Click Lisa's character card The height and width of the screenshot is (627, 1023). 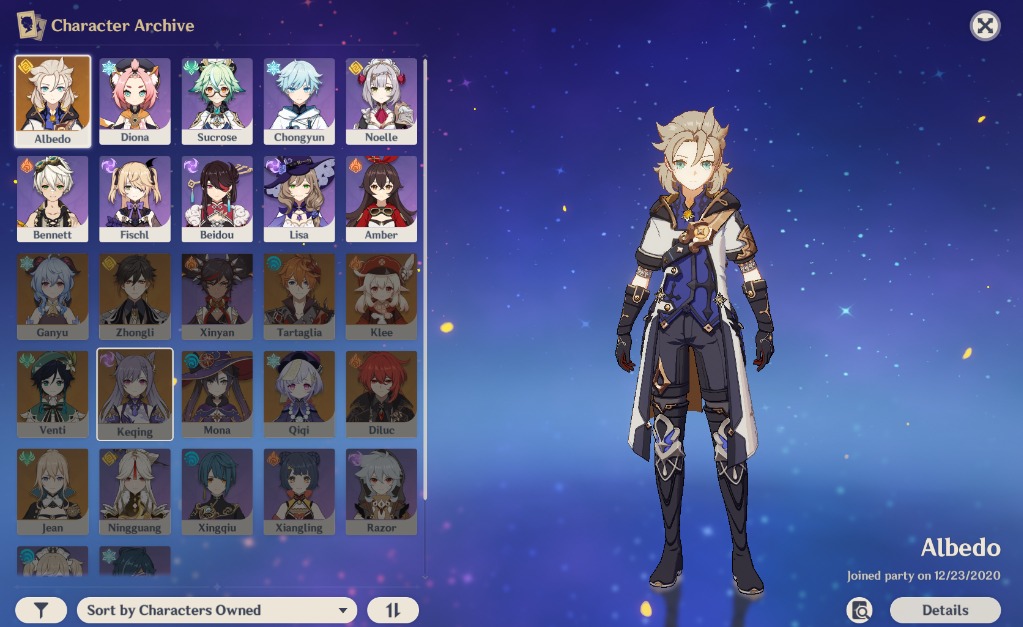tap(299, 198)
